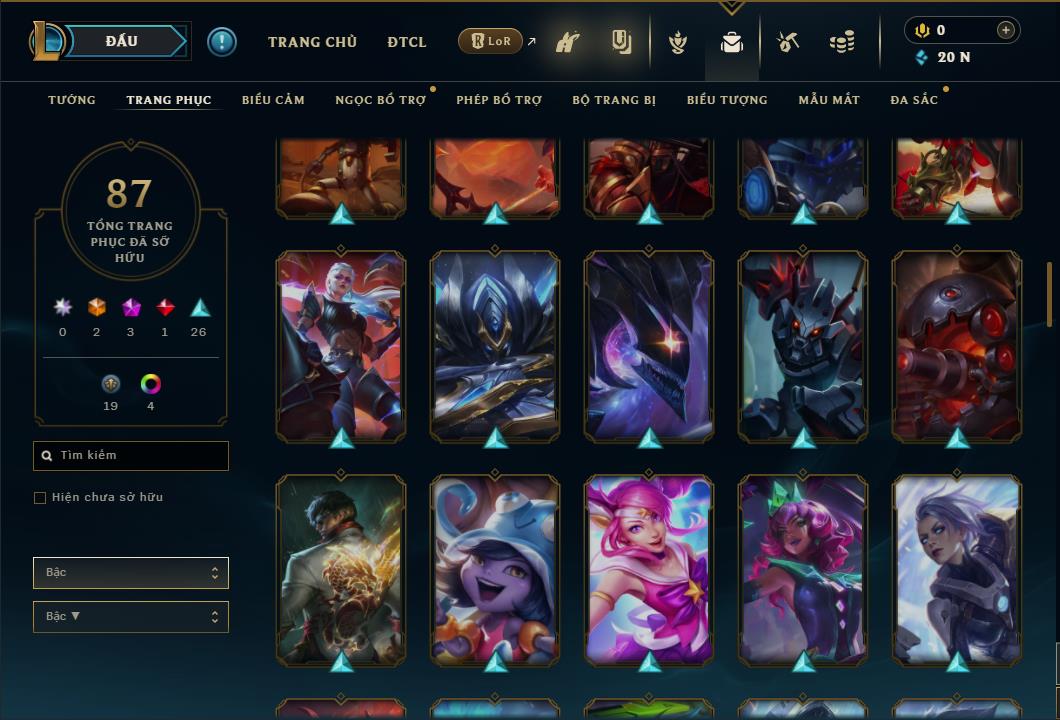Open the ĐA SẮC tab
Viewport: 1060px width, 720px height.
914,100
